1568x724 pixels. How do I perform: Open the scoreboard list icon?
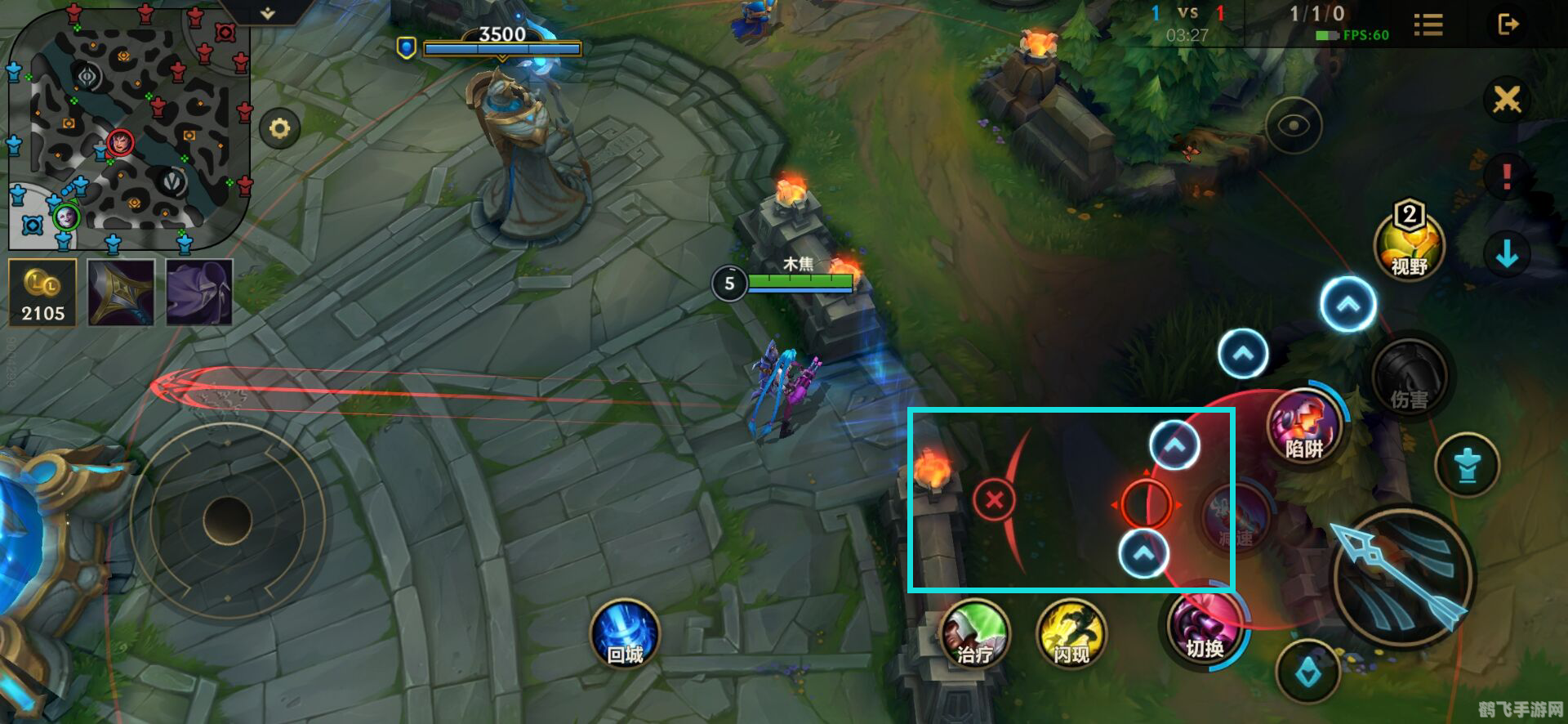click(x=1428, y=25)
